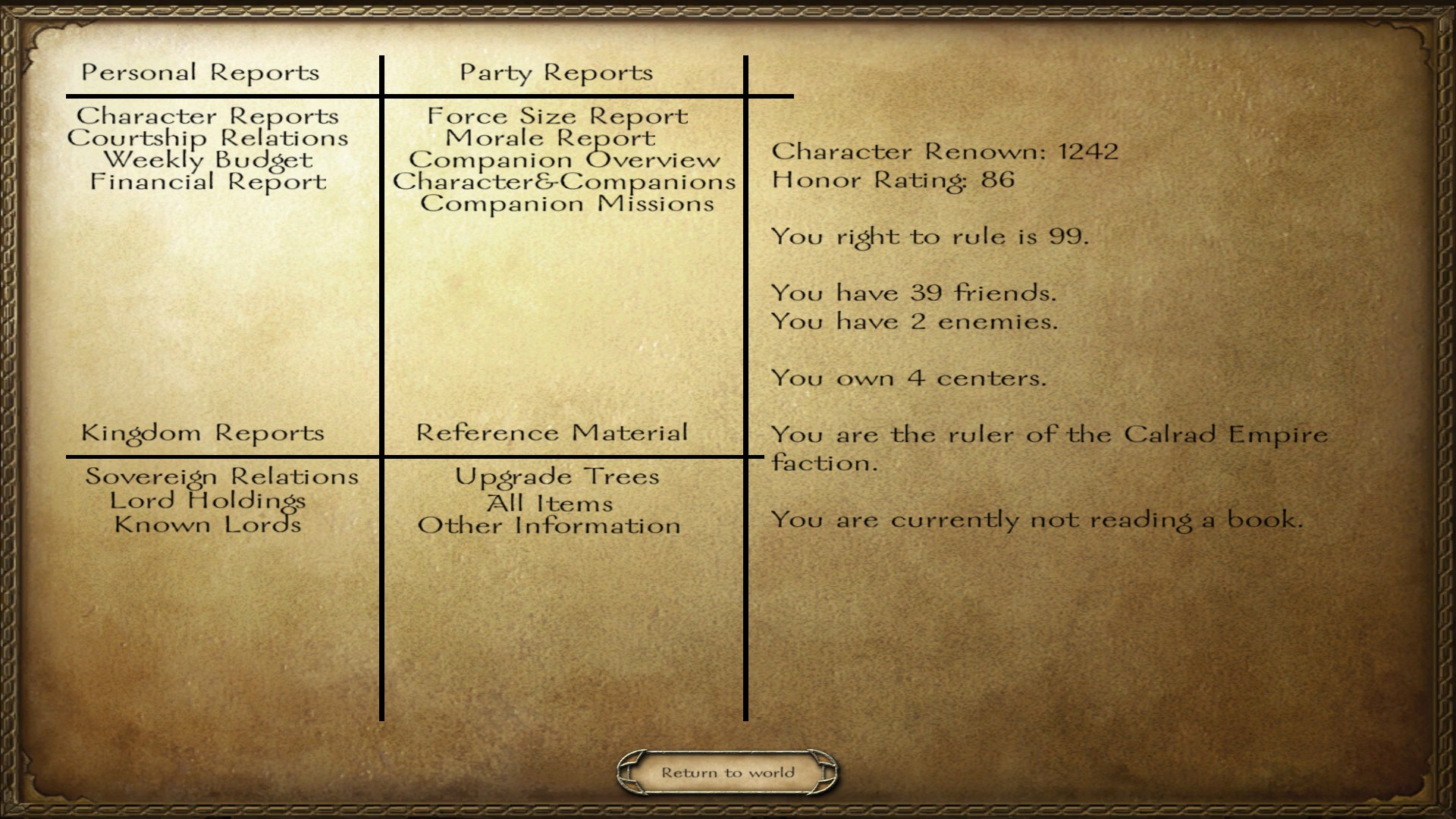The image size is (1456, 819).
Task: Open Sovereign Relations report
Action: pyautogui.click(x=221, y=476)
